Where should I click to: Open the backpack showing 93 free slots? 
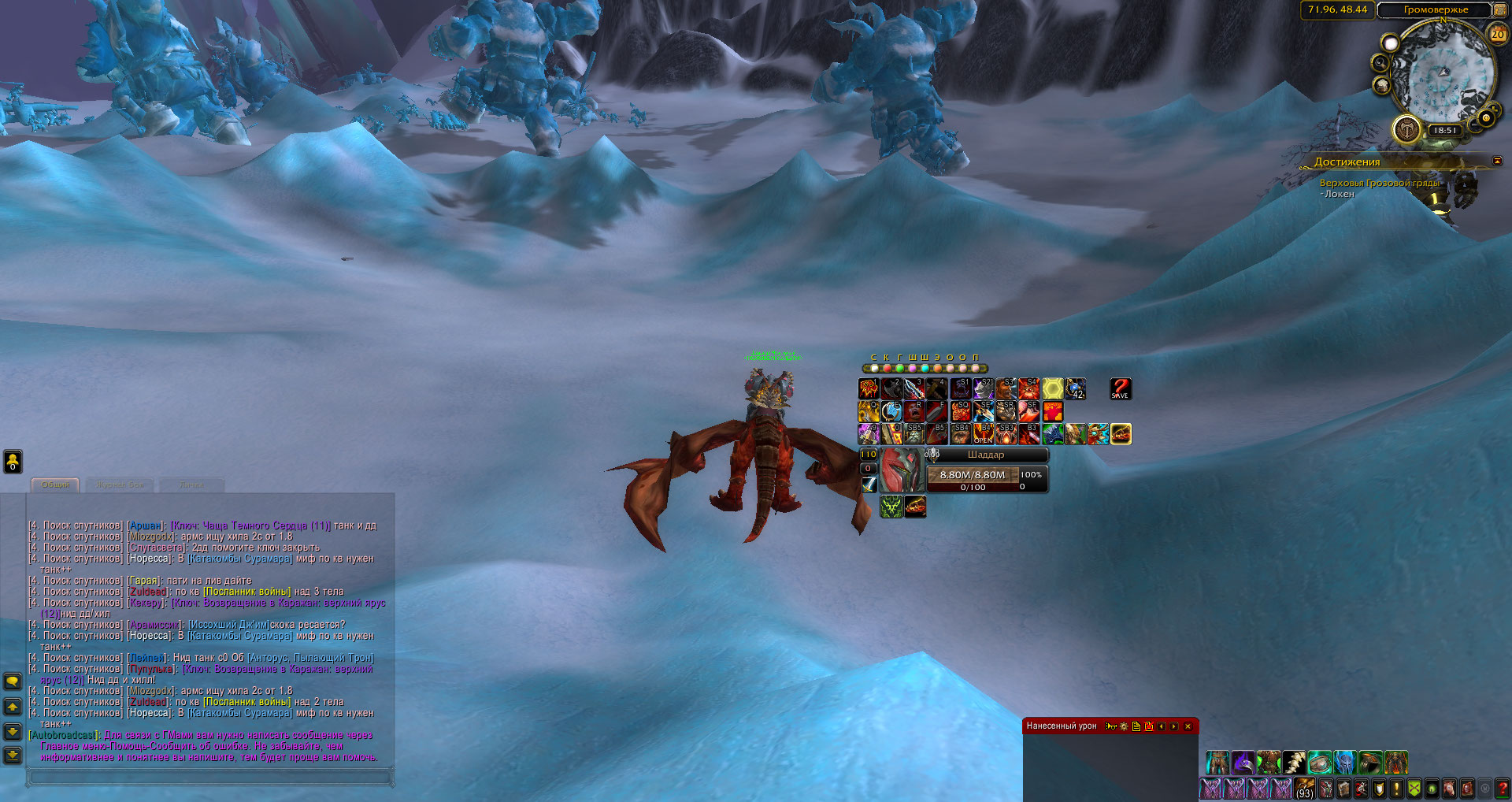click(1305, 789)
